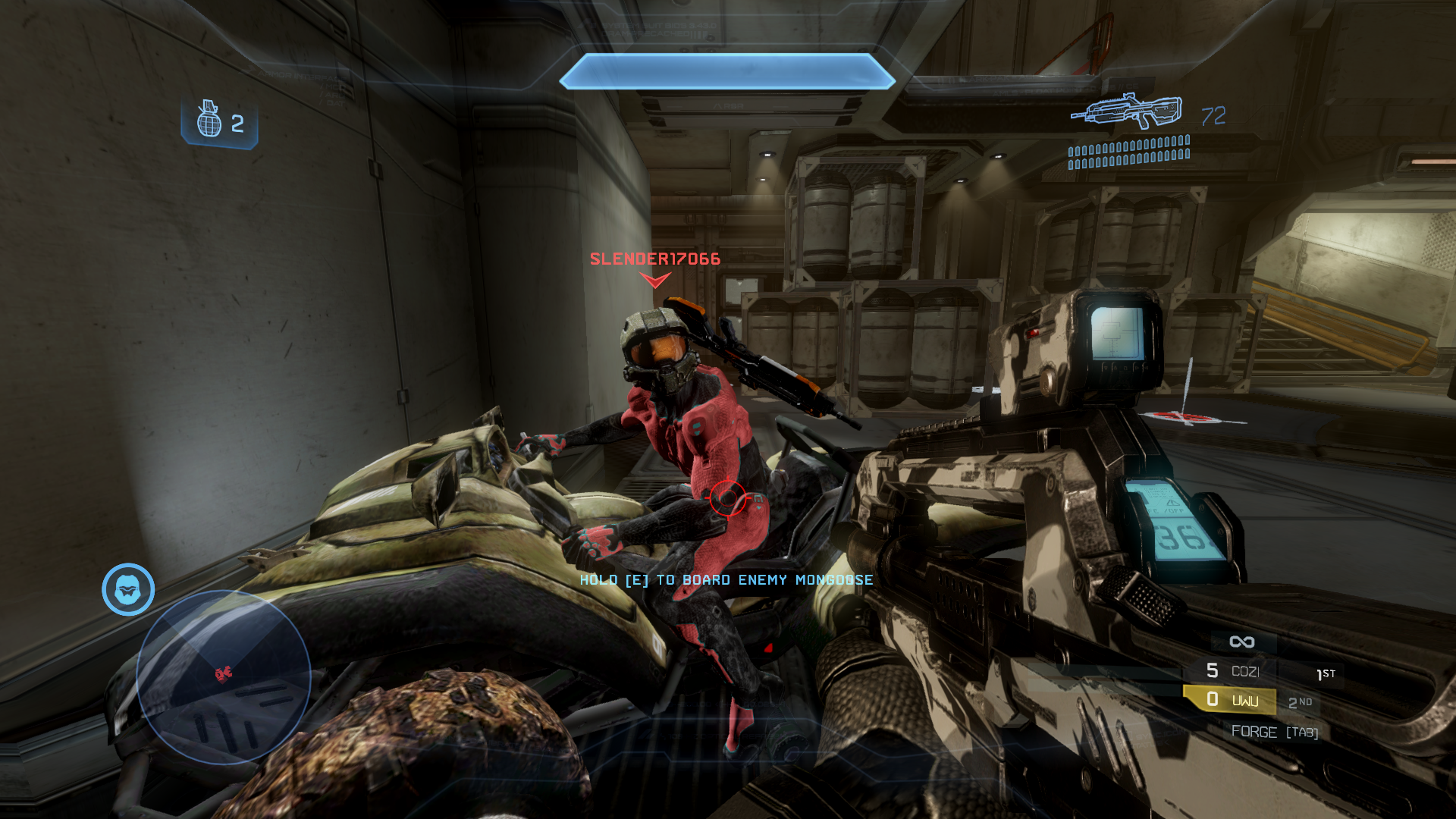Click the frag grenade icon
Screen dimensions: 1456x819
(209, 120)
